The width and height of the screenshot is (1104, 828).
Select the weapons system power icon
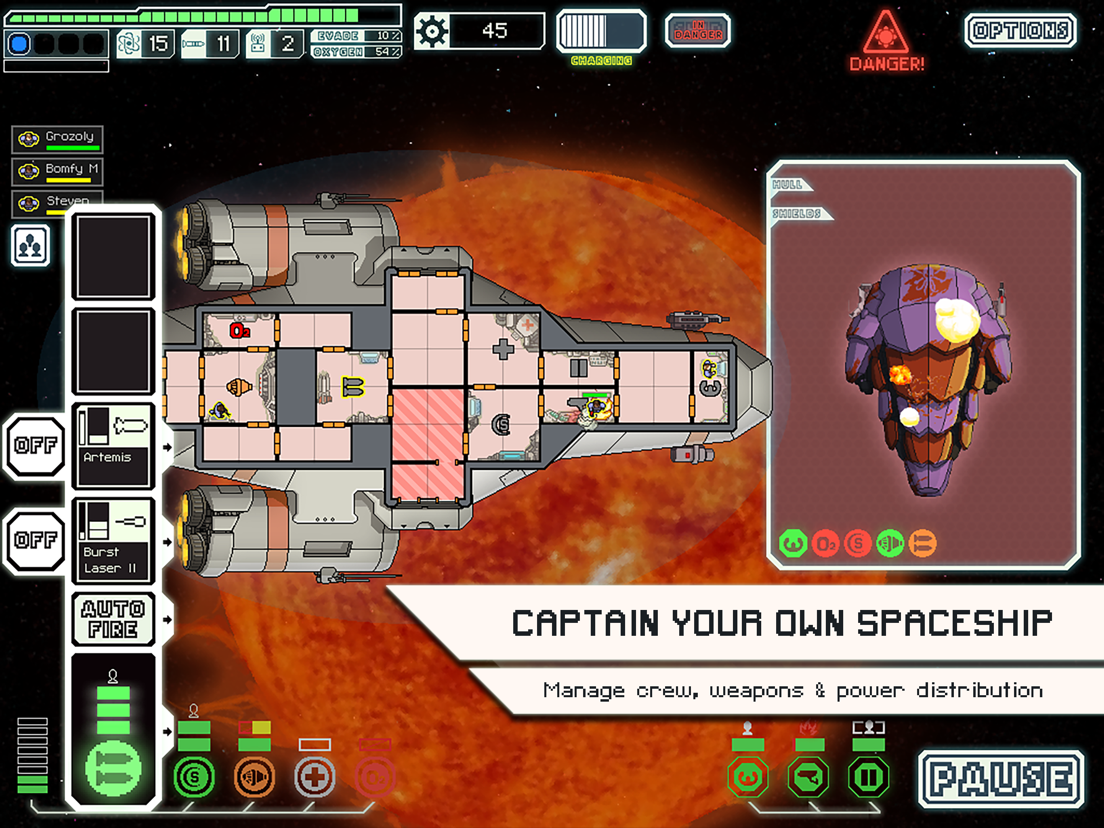(x=114, y=771)
